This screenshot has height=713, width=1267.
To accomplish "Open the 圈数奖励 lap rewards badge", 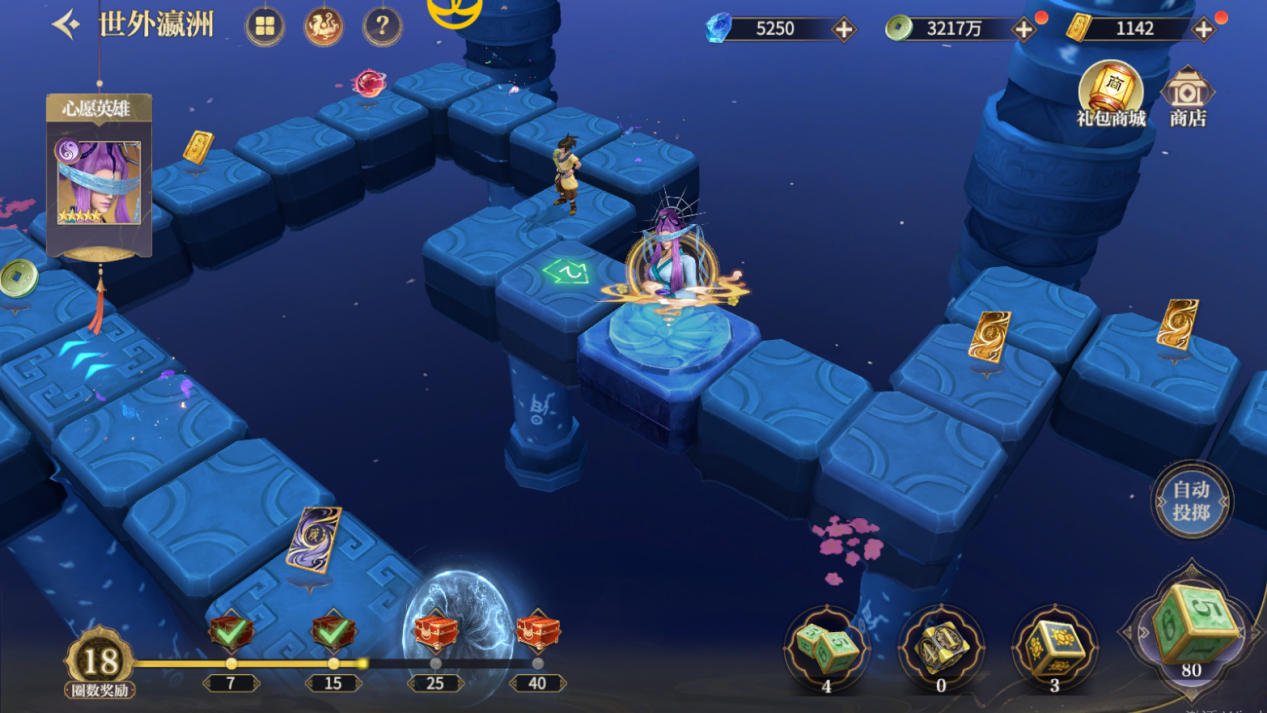I will (99, 663).
